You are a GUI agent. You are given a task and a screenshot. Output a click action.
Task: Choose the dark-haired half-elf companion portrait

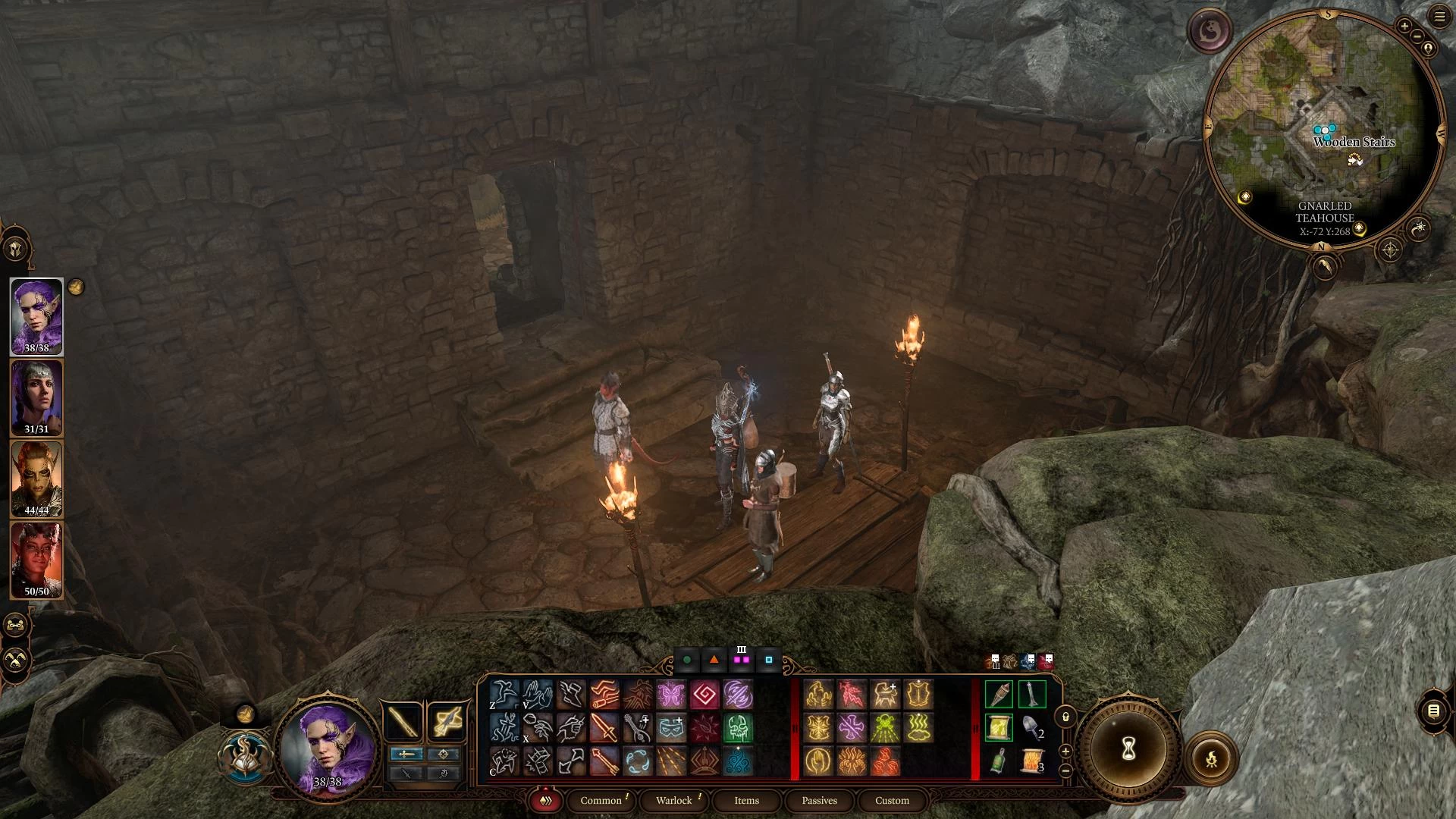(36, 397)
